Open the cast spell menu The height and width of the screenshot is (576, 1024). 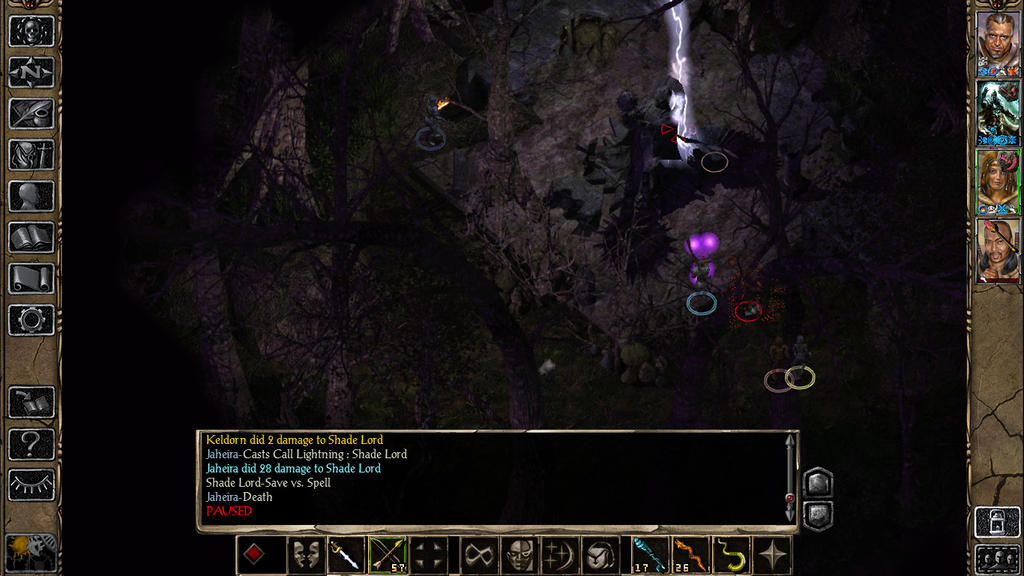[558, 555]
